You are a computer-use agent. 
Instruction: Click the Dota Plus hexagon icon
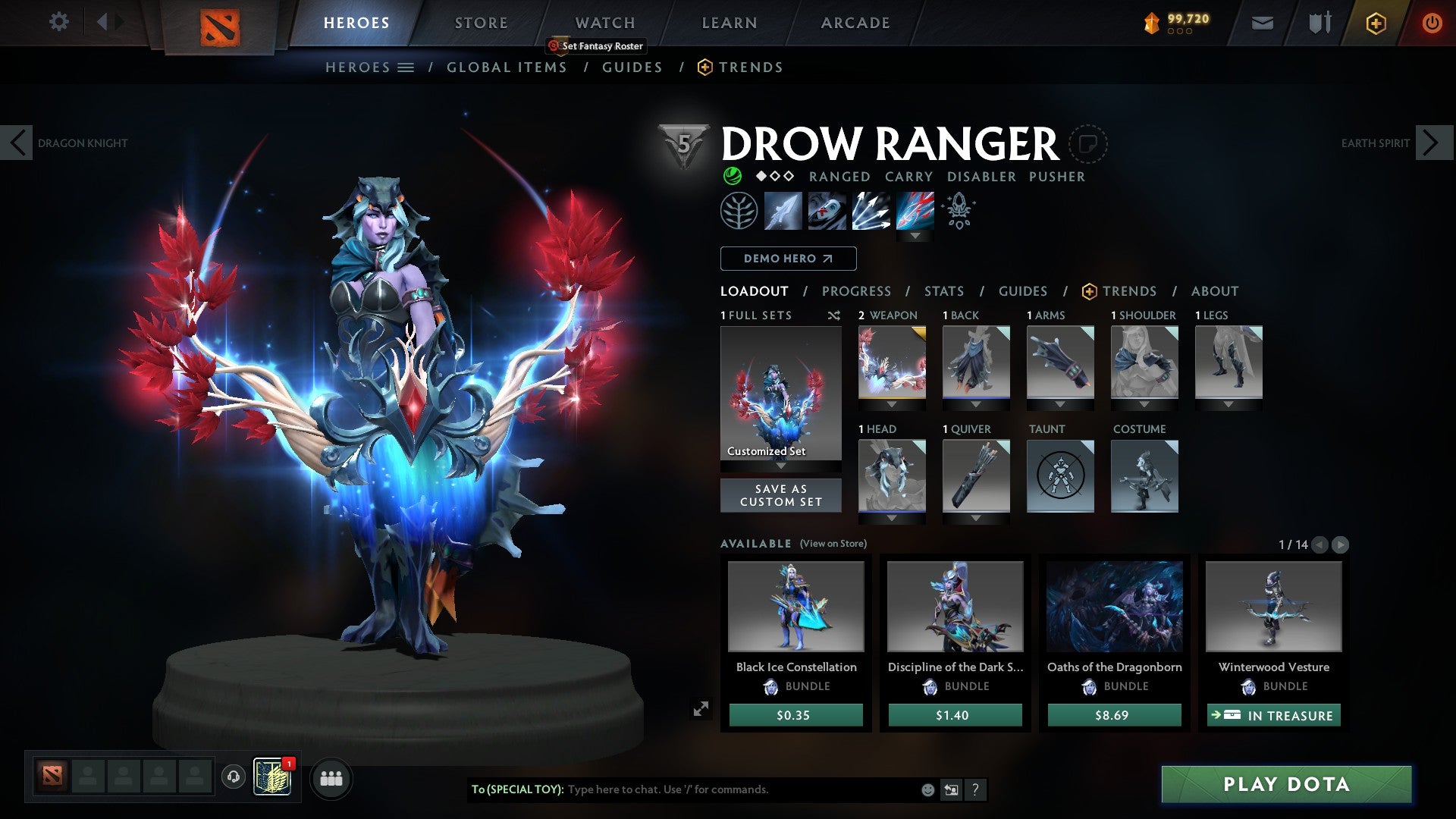[x=1376, y=23]
